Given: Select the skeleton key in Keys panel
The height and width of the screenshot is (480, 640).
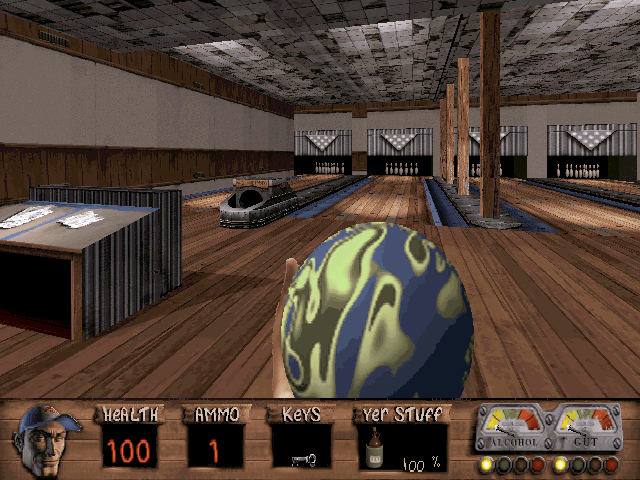Looking at the screenshot, I should [x=303, y=459].
